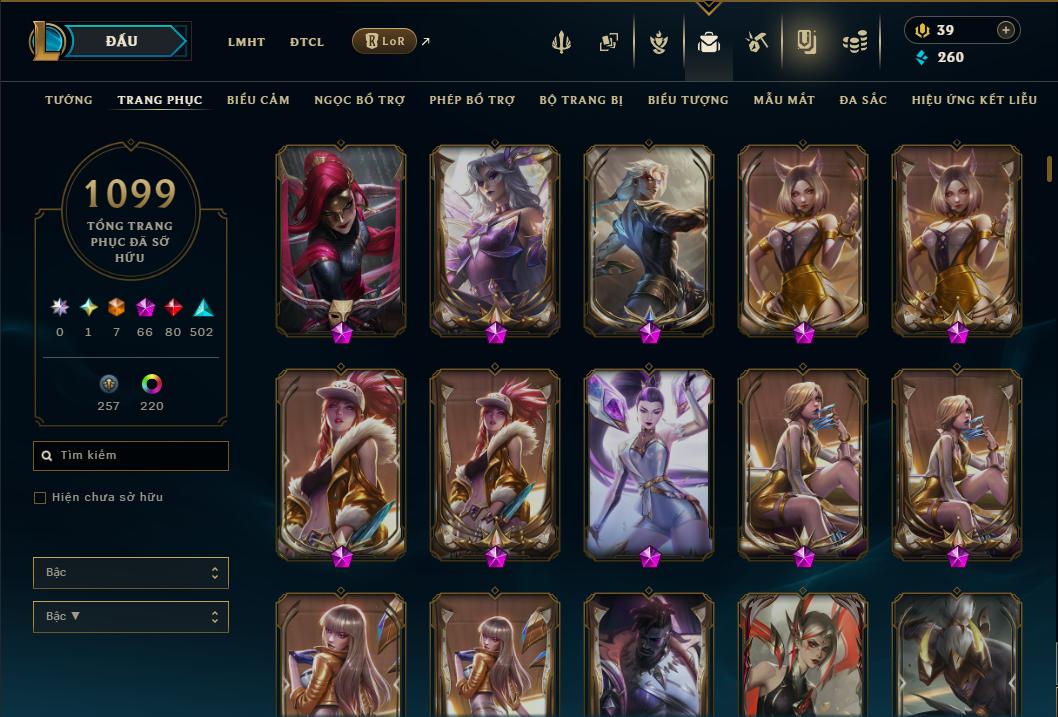This screenshot has height=717, width=1058.
Task: Open the Bậc ▼ sort dropdown
Action: coord(131,617)
